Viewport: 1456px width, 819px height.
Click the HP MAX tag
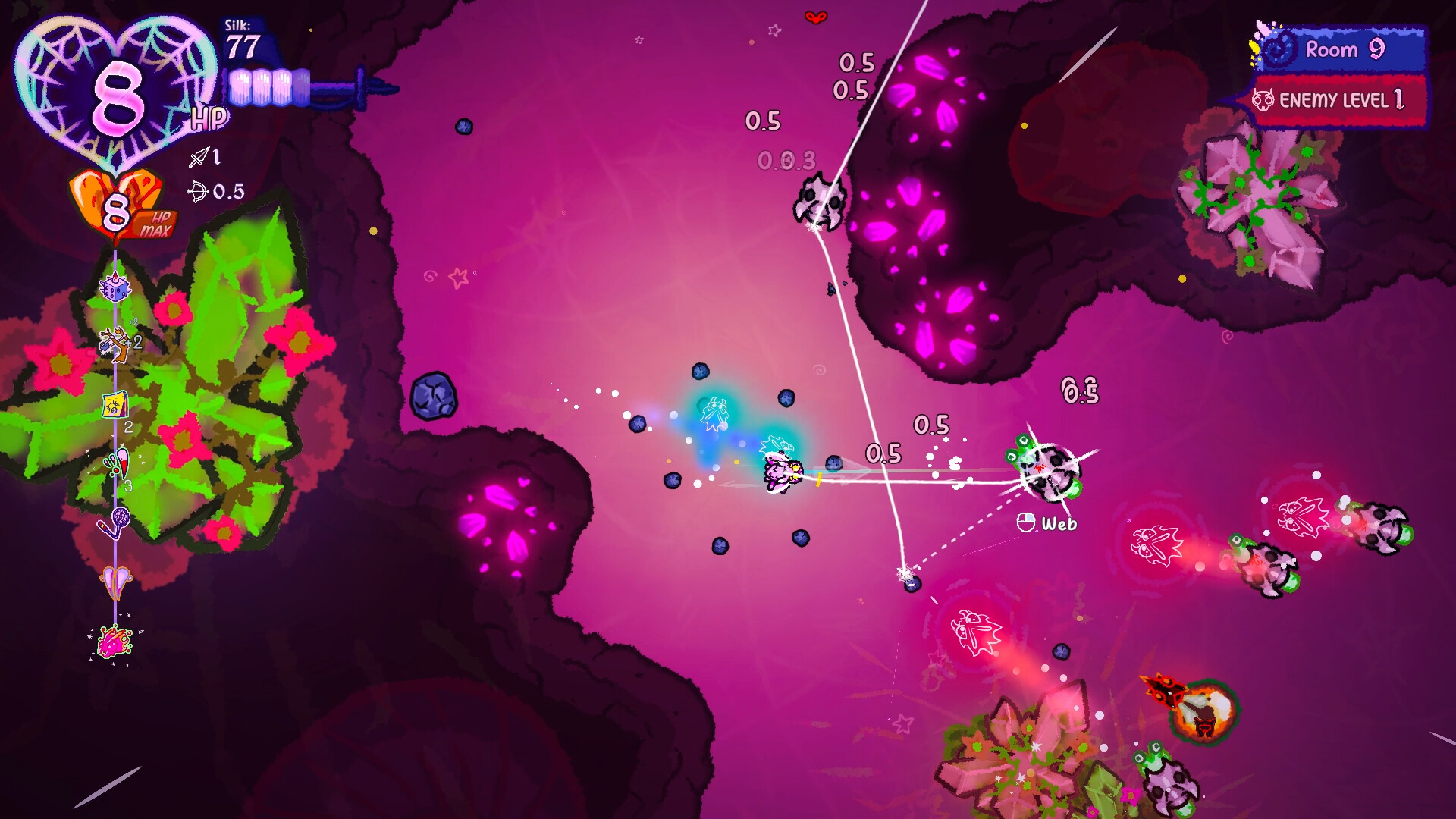pyautogui.click(x=154, y=221)
